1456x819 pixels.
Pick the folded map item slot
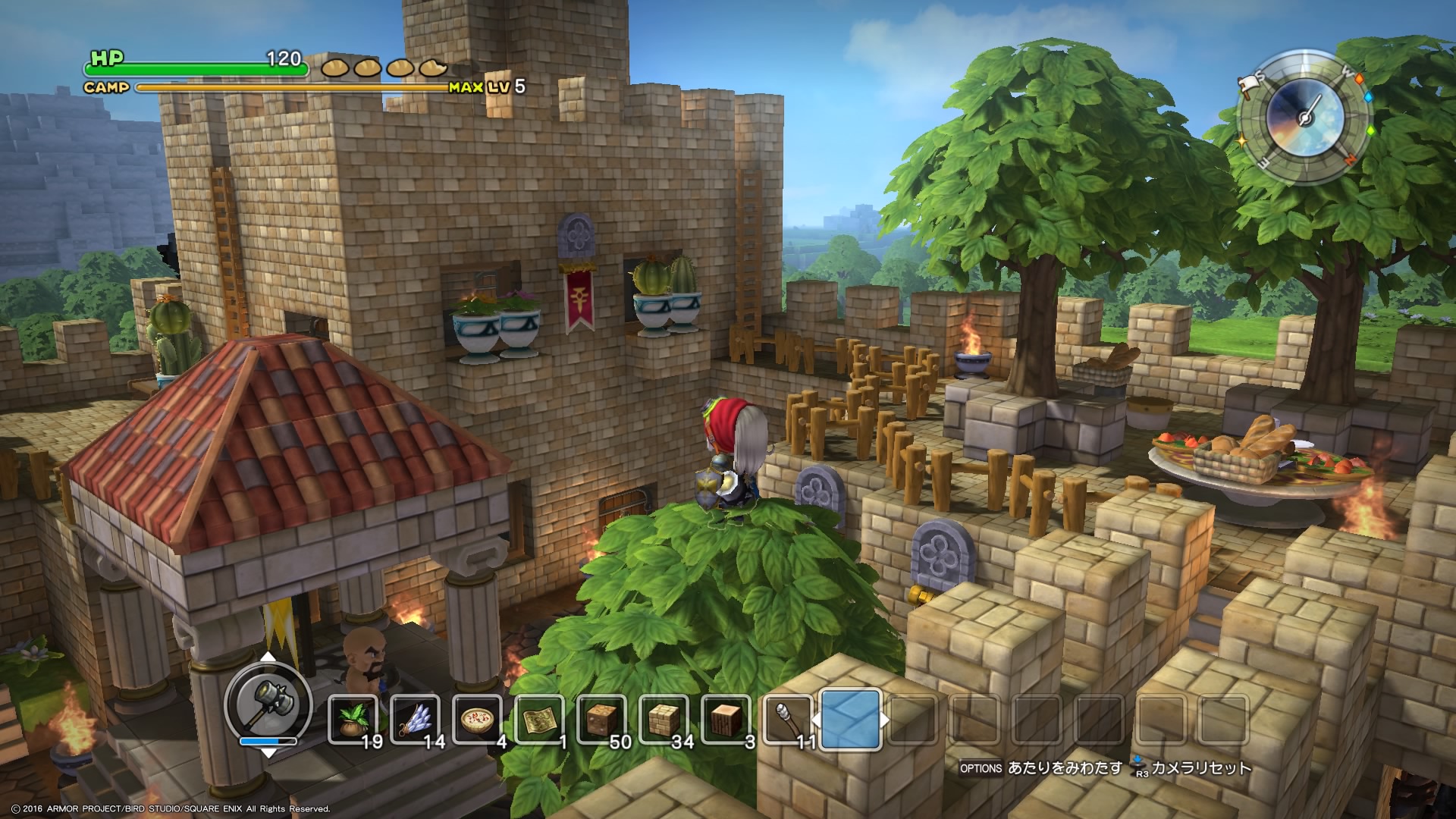540,718
